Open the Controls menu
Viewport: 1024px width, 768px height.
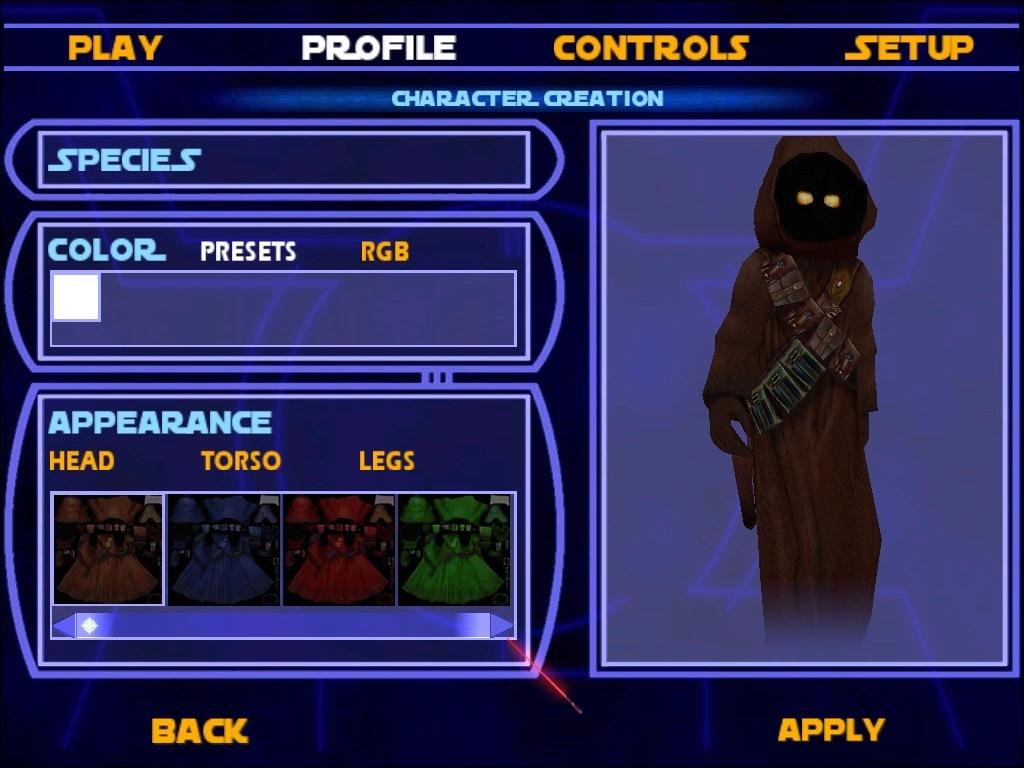pos(651,47)
